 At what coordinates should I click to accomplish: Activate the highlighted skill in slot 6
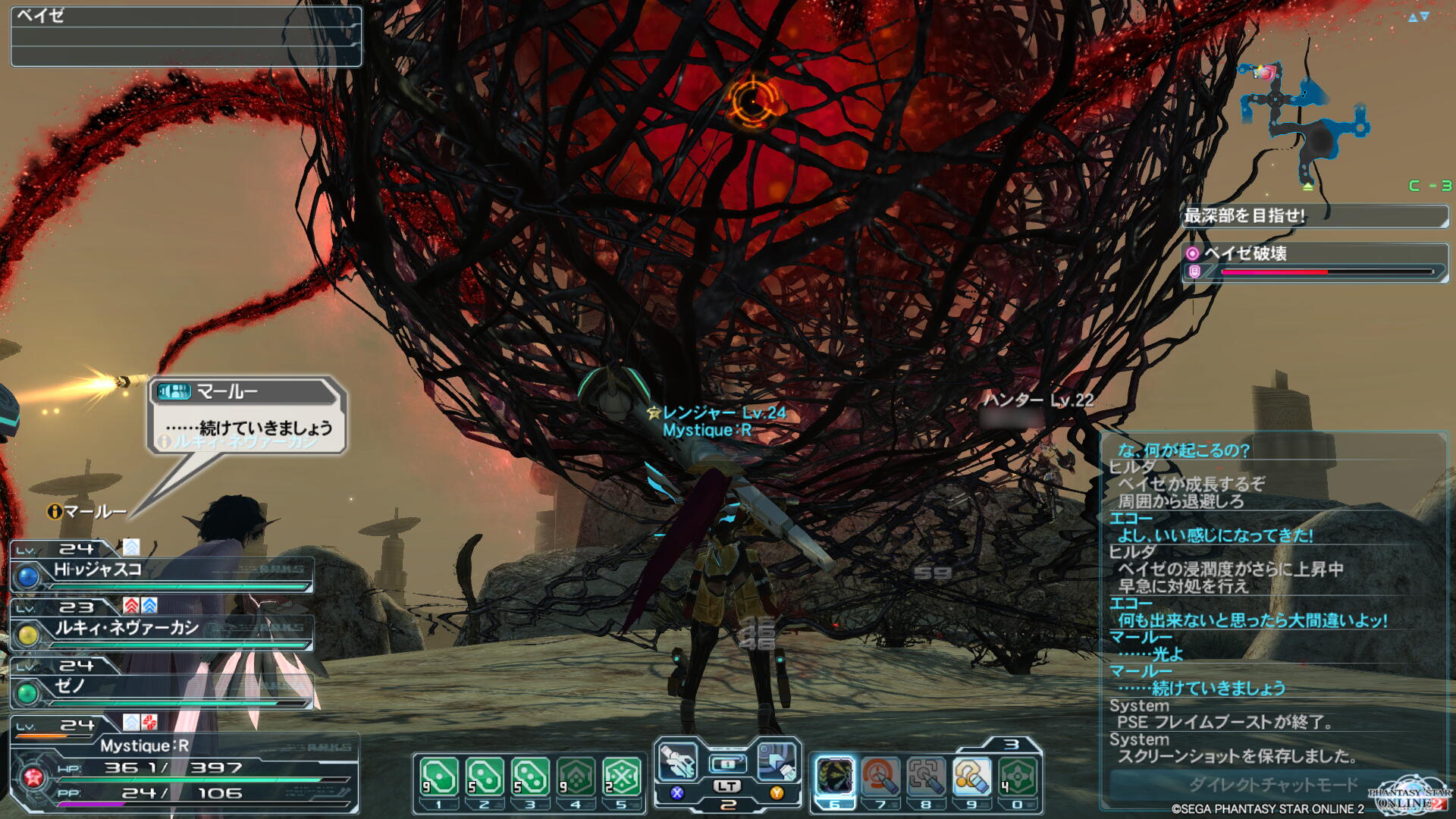(834, 777)
